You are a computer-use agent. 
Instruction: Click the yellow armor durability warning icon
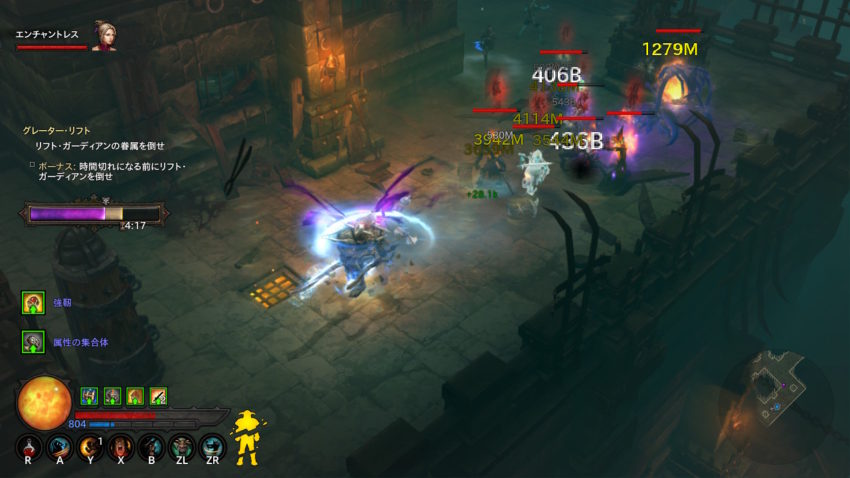coord(245,437)
